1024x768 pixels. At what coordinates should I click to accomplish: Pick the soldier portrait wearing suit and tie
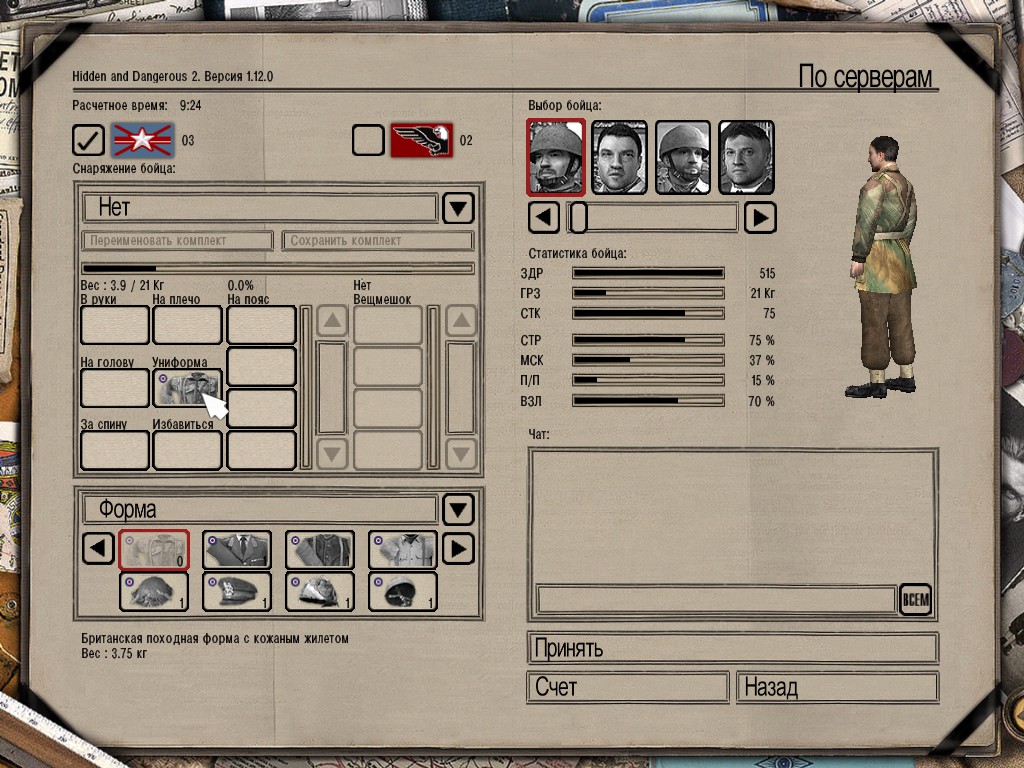(x=746, y=157)
